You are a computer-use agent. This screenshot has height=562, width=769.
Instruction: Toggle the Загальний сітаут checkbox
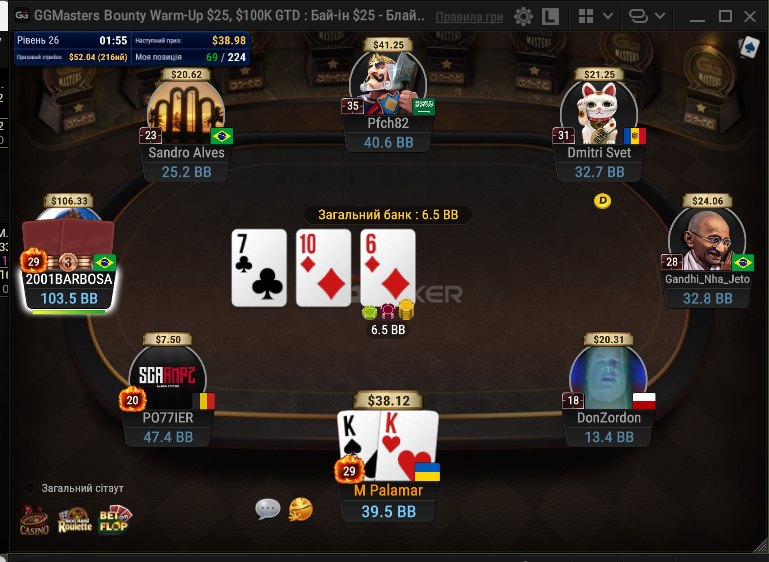tap(30, 488)
